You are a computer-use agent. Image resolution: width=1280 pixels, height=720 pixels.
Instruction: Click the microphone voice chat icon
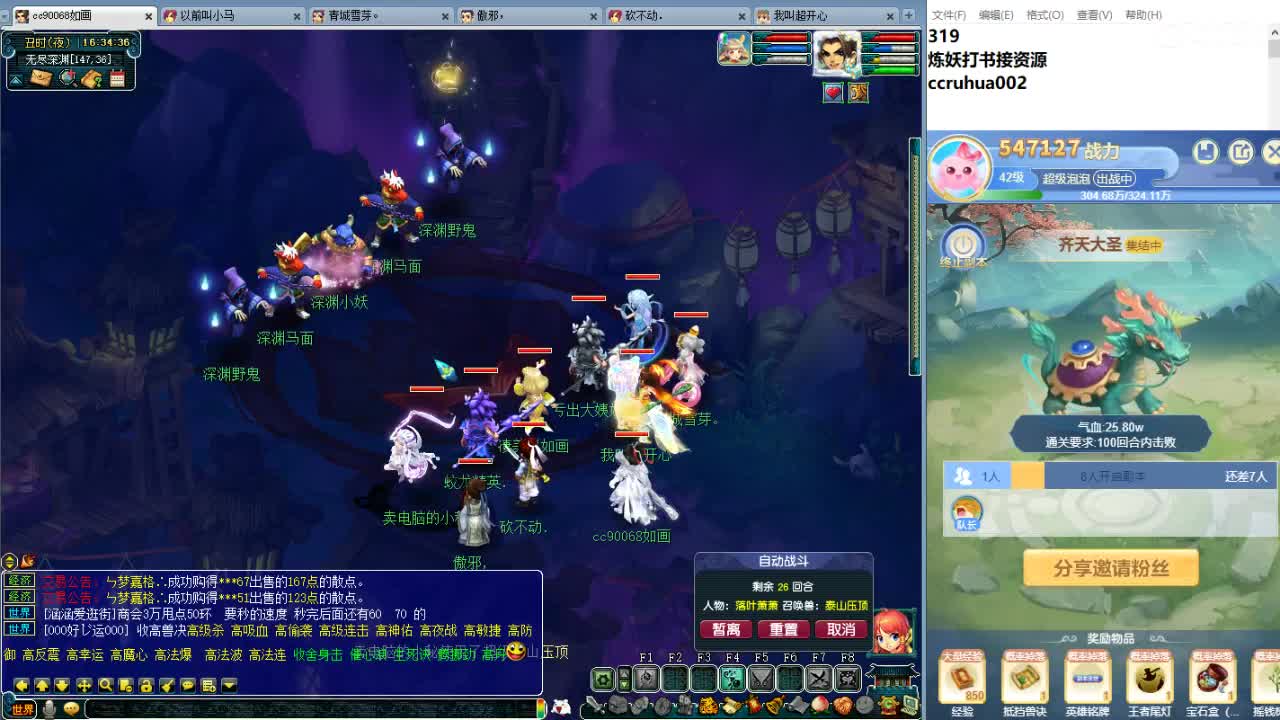click(x=48, y=708)
